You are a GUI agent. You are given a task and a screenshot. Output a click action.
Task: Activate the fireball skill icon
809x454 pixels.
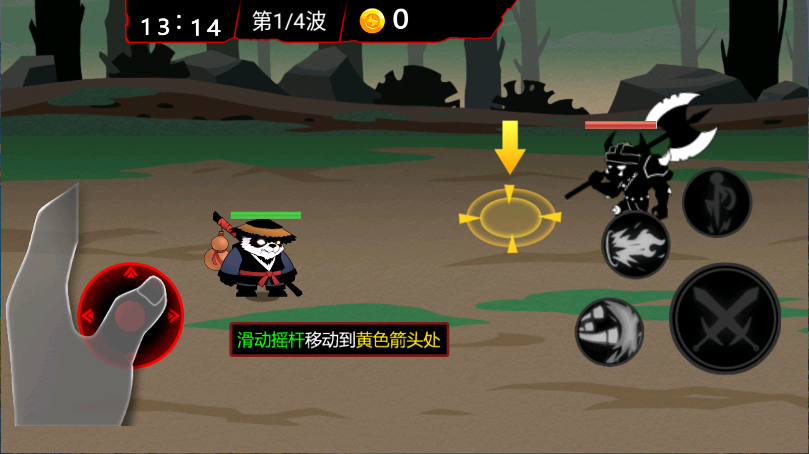pos(634,245)
